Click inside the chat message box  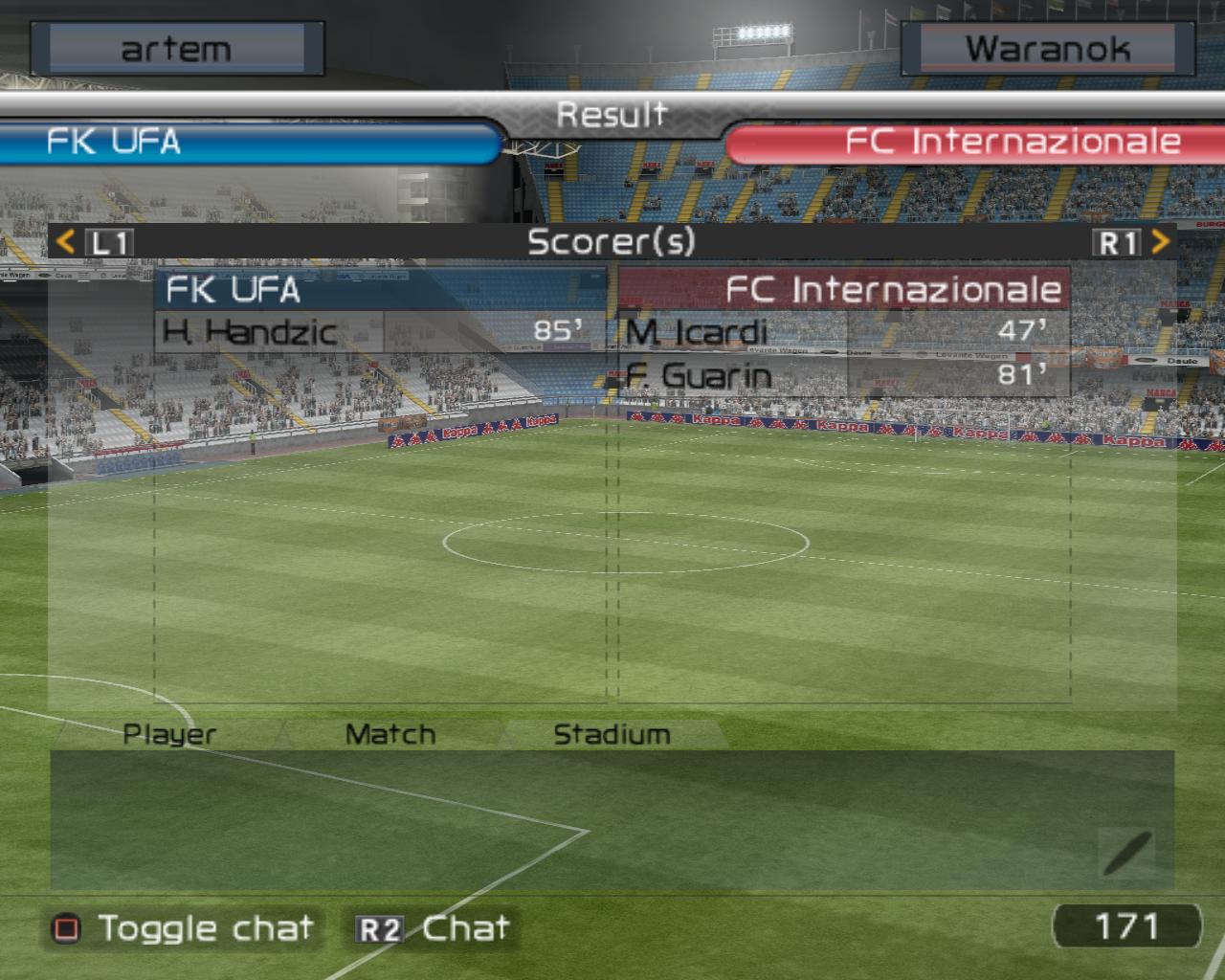[574, 818]
